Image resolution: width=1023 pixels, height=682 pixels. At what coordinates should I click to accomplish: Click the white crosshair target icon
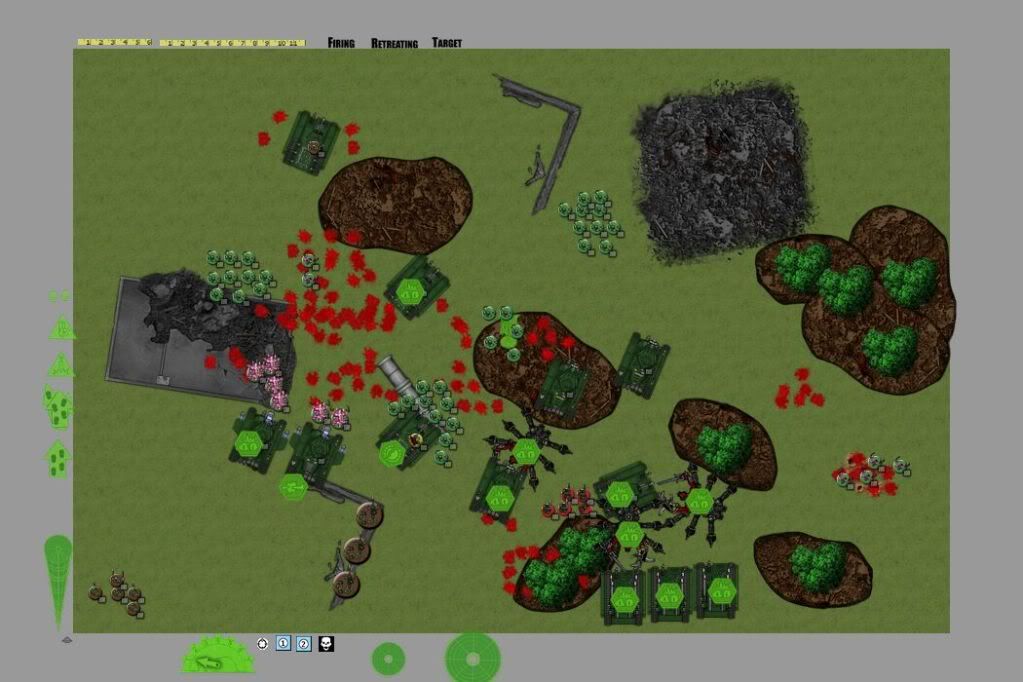[x=262, y=643]
